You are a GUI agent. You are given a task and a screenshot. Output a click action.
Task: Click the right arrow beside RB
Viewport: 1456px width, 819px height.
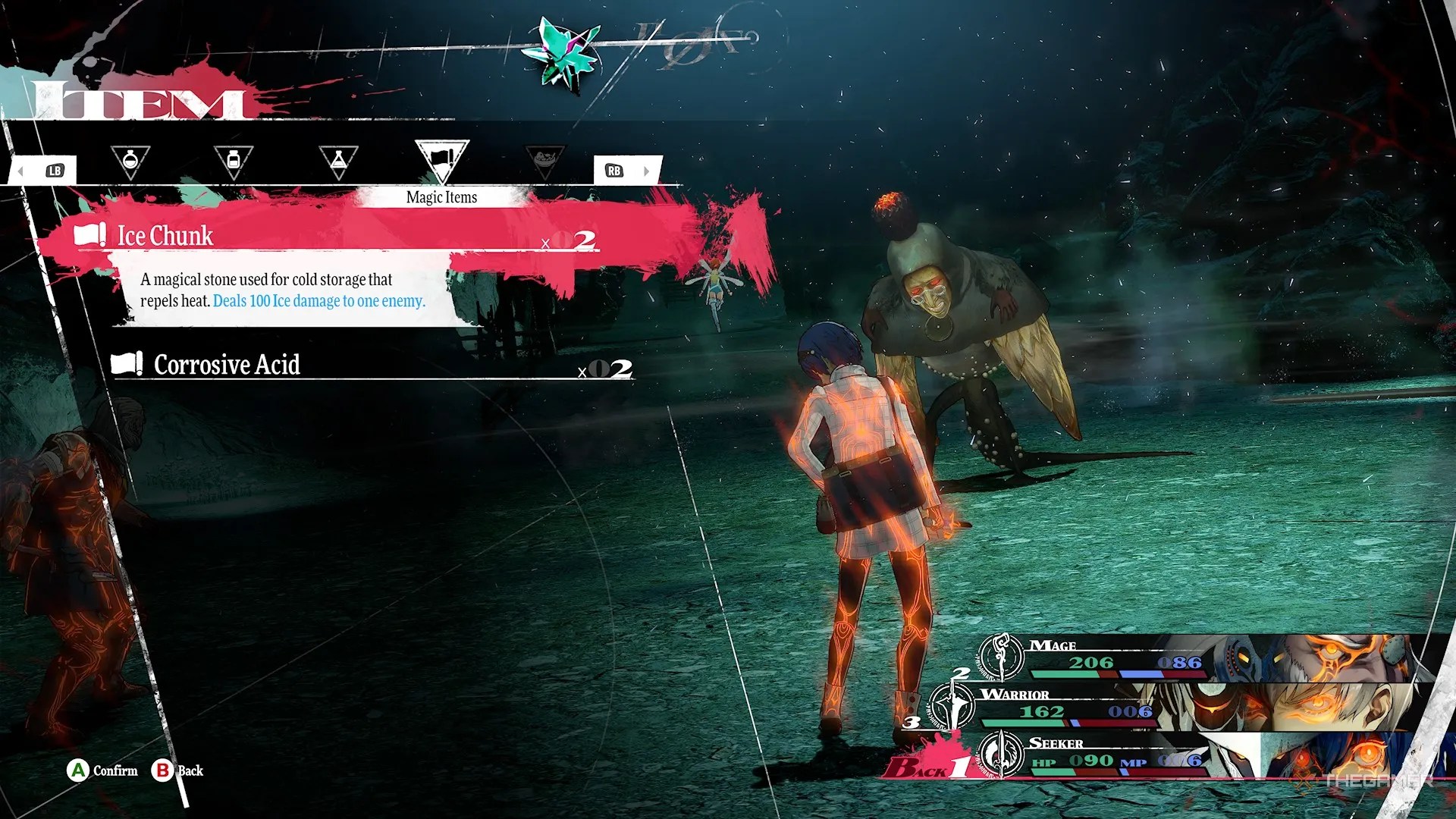coord(648,171)
